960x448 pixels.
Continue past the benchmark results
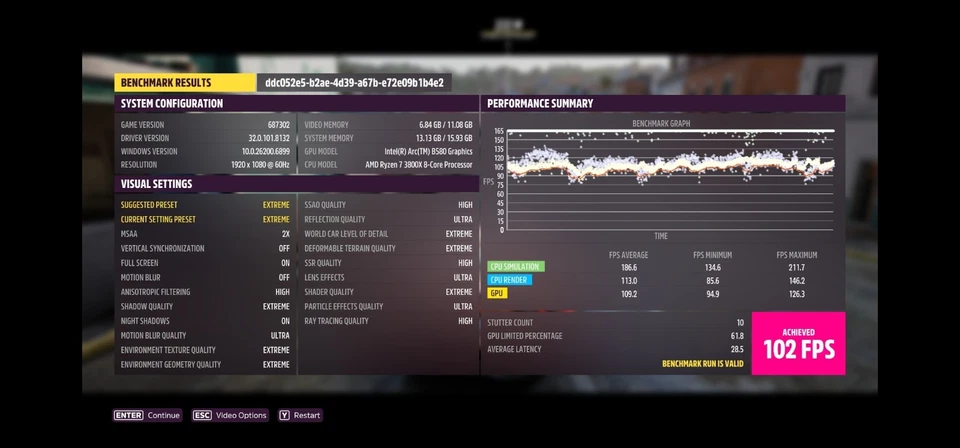tap(147, 415)
